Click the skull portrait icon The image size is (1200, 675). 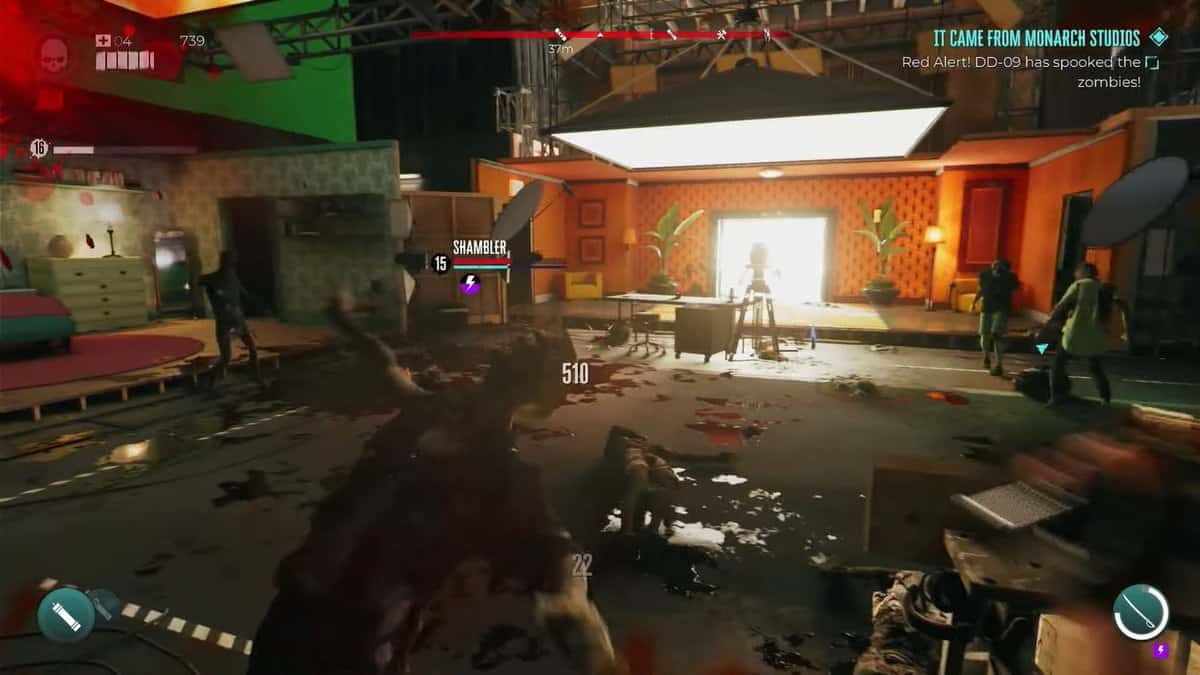click(56, 53)
